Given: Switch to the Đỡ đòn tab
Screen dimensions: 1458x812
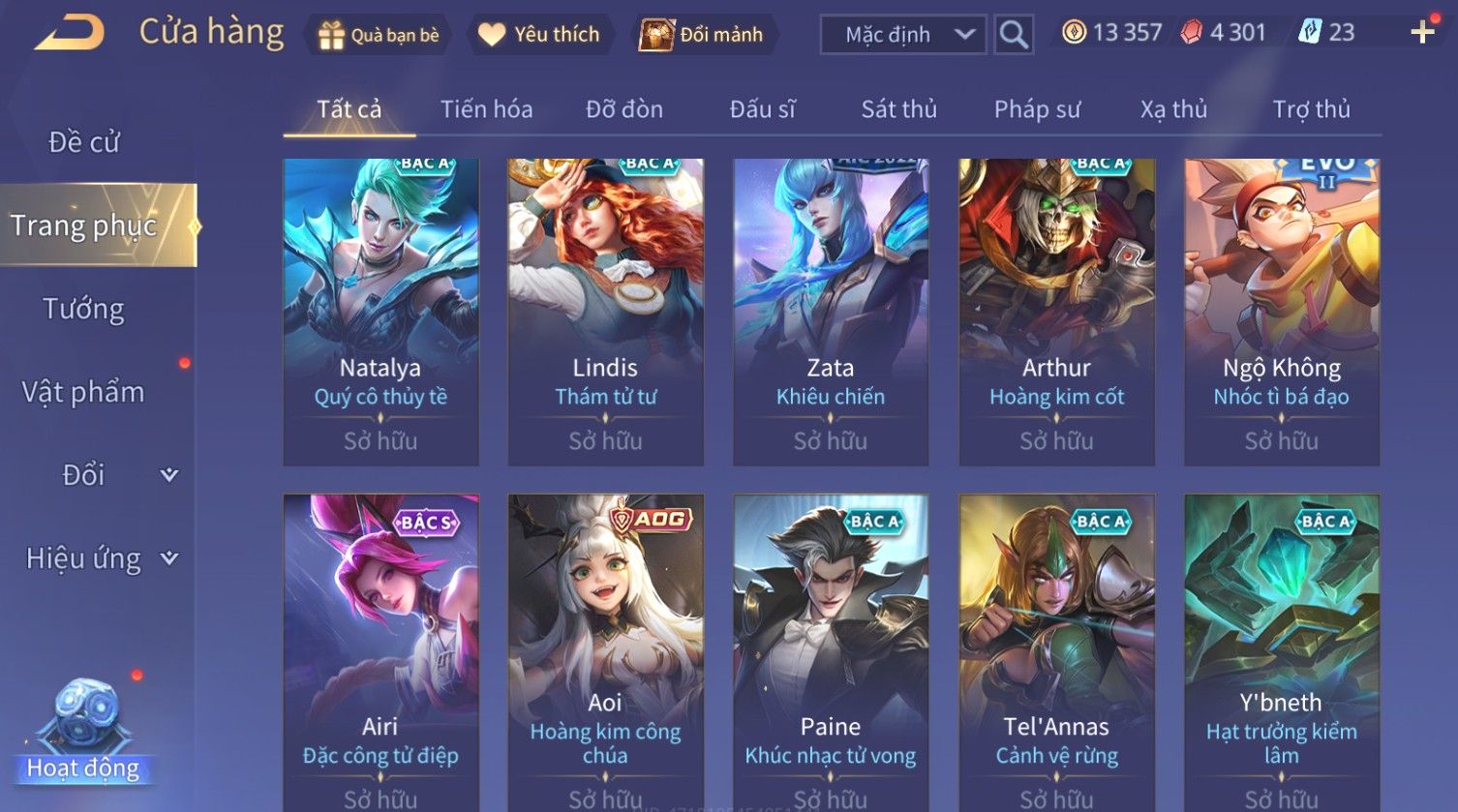Looking at the screenshot, I should pos(624,109).
